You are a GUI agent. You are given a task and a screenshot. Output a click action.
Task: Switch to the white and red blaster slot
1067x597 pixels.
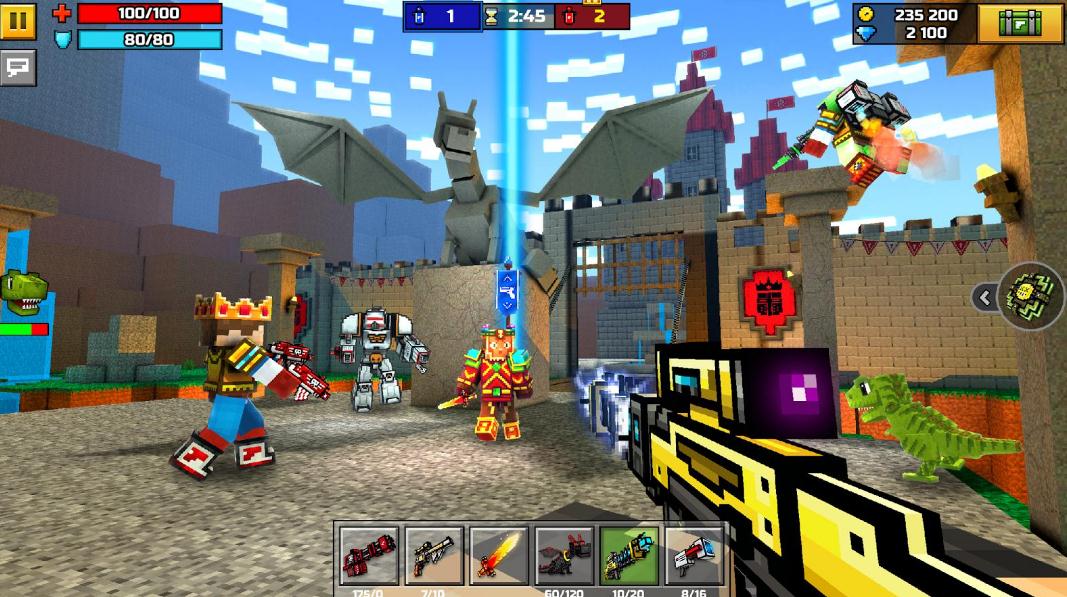[694, 555]
